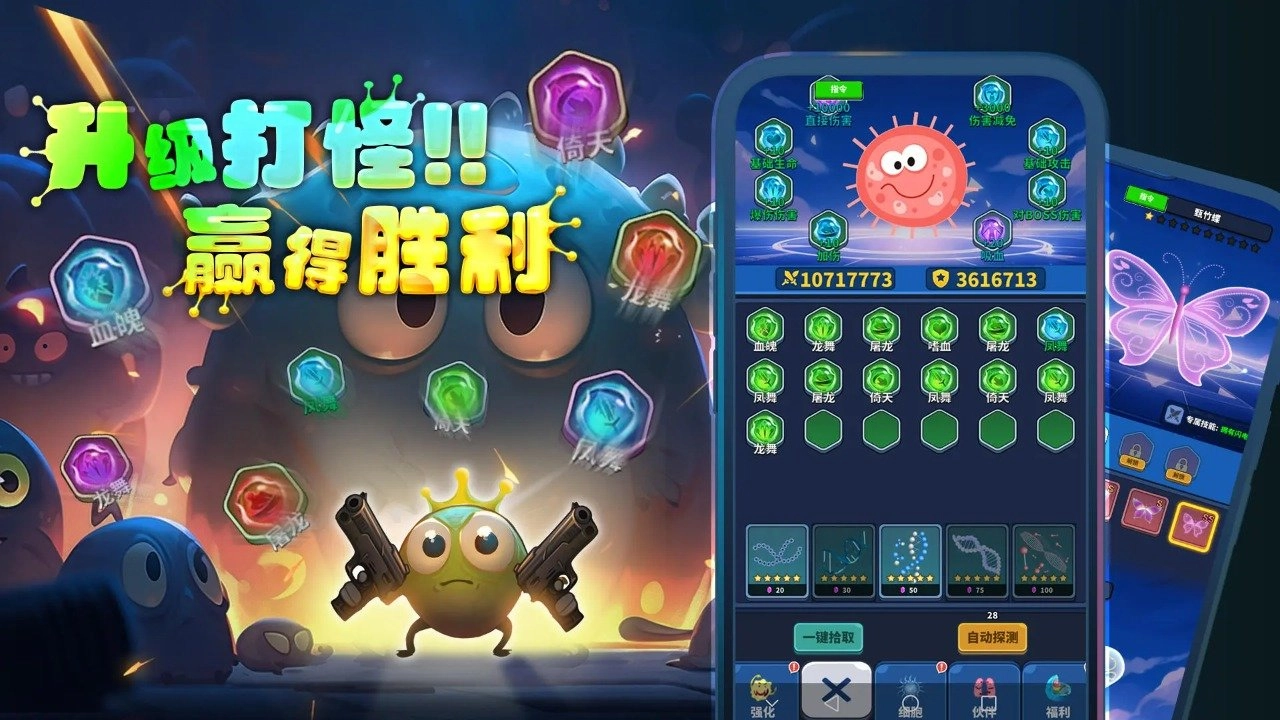Tap the 指令 green command button
Viewport: 1280px width, 720px height.
pos(837,91)
